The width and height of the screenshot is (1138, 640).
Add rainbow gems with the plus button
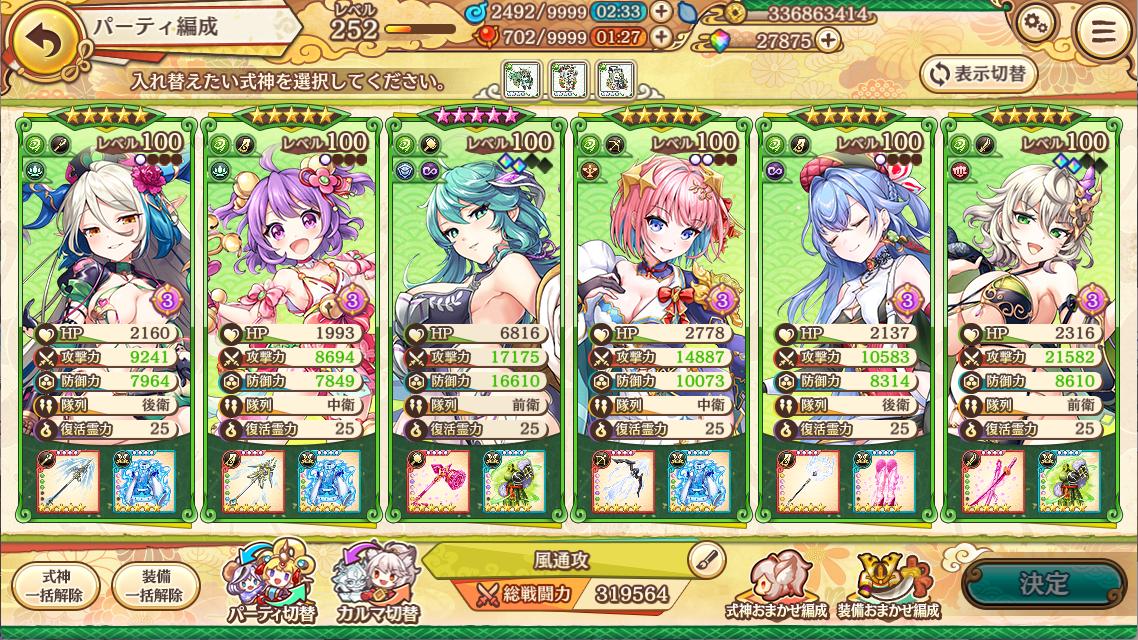[827, 40]
